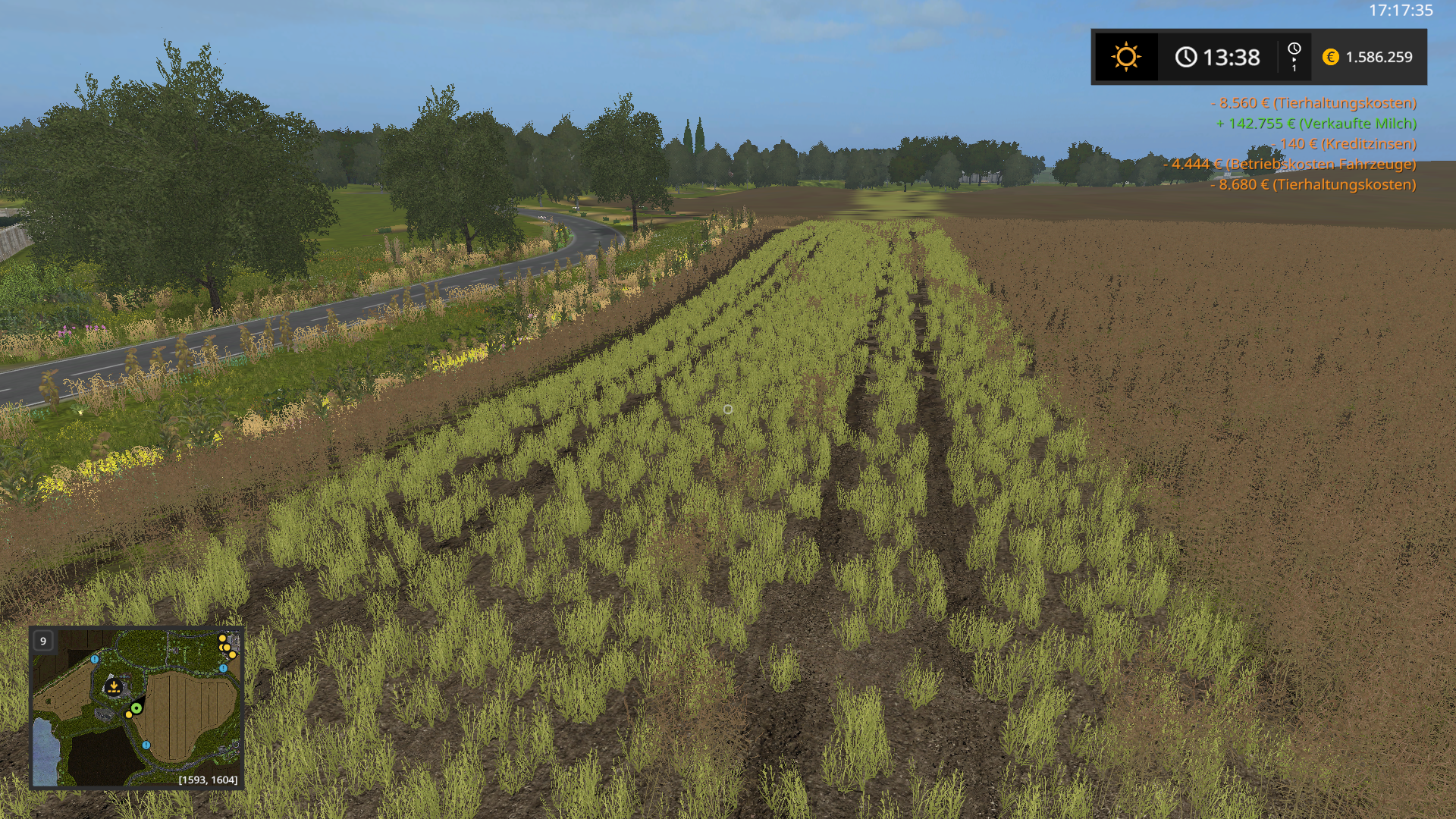Click the minimap's number 9 key badge
This screenshot has width=1456, height=819.
43,641
